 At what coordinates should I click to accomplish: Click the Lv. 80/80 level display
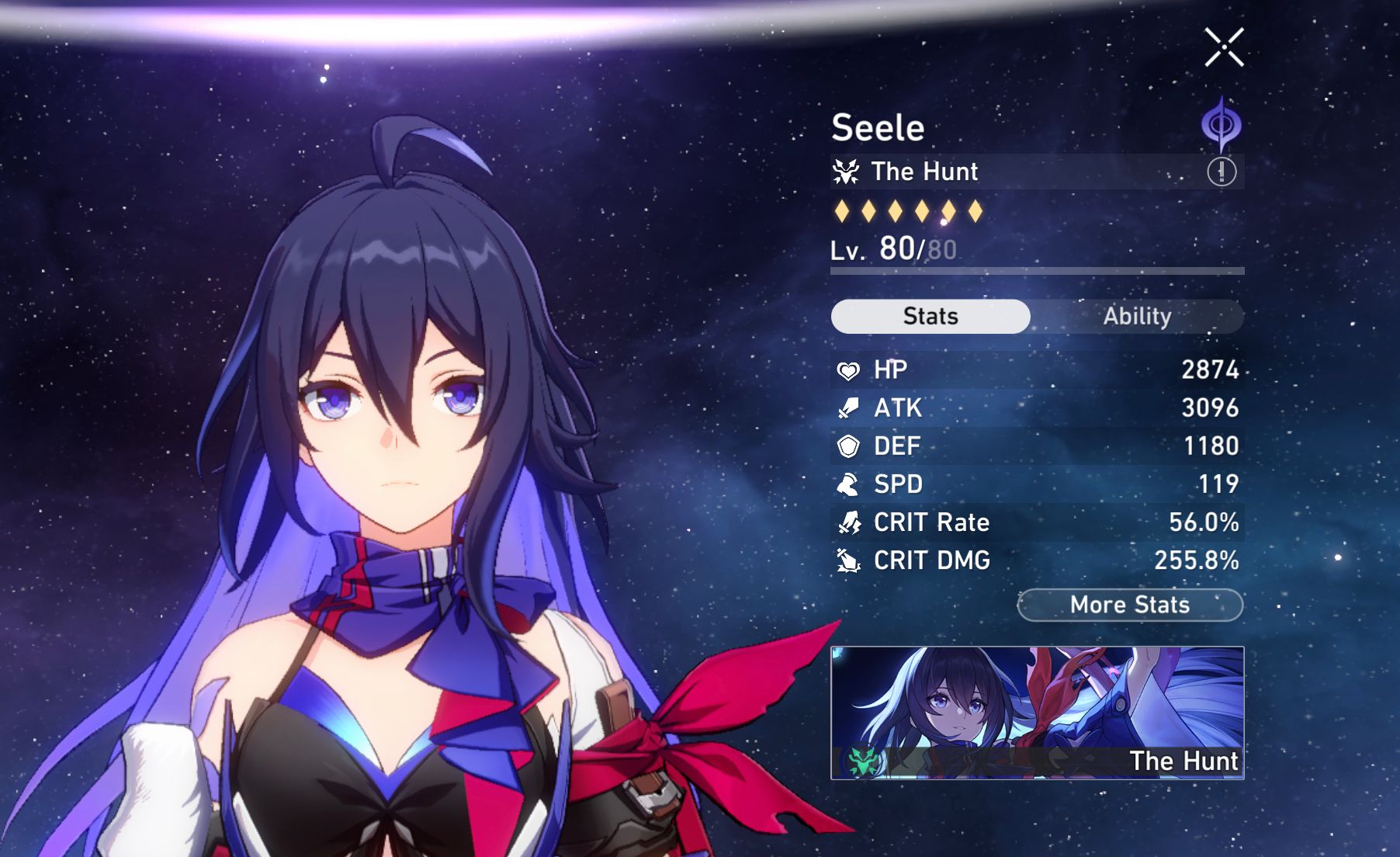point(892,250)
